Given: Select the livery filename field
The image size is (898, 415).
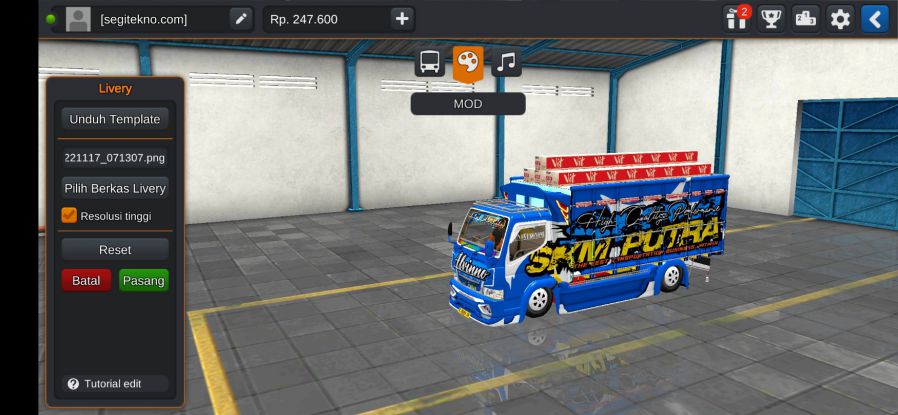Looking at the screenshot, I should point(114,157).
